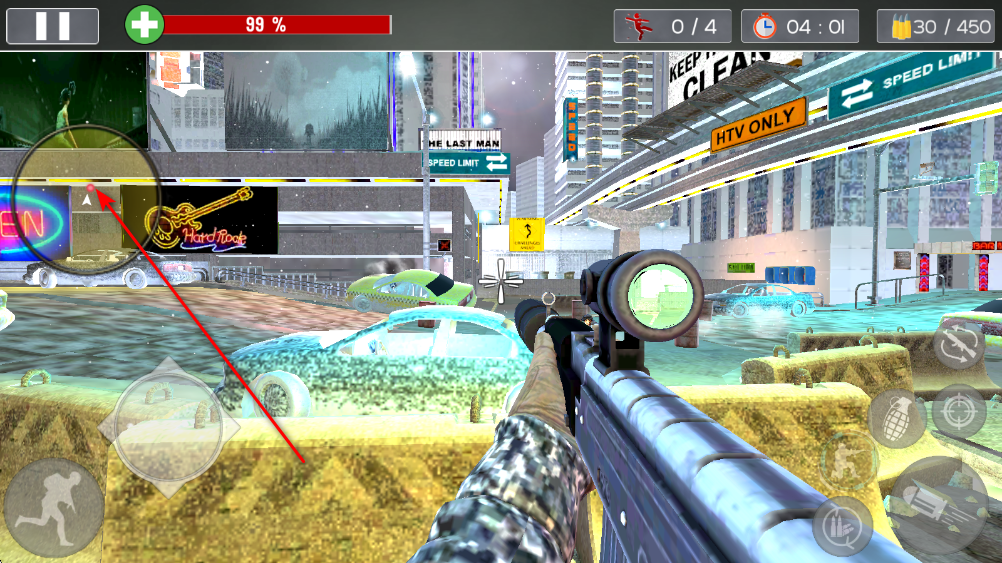The height and width of the screenshot is (563, 1002).
Task: Toggle crouch with the kneeling soldier icon
Action: pos(846,460)
